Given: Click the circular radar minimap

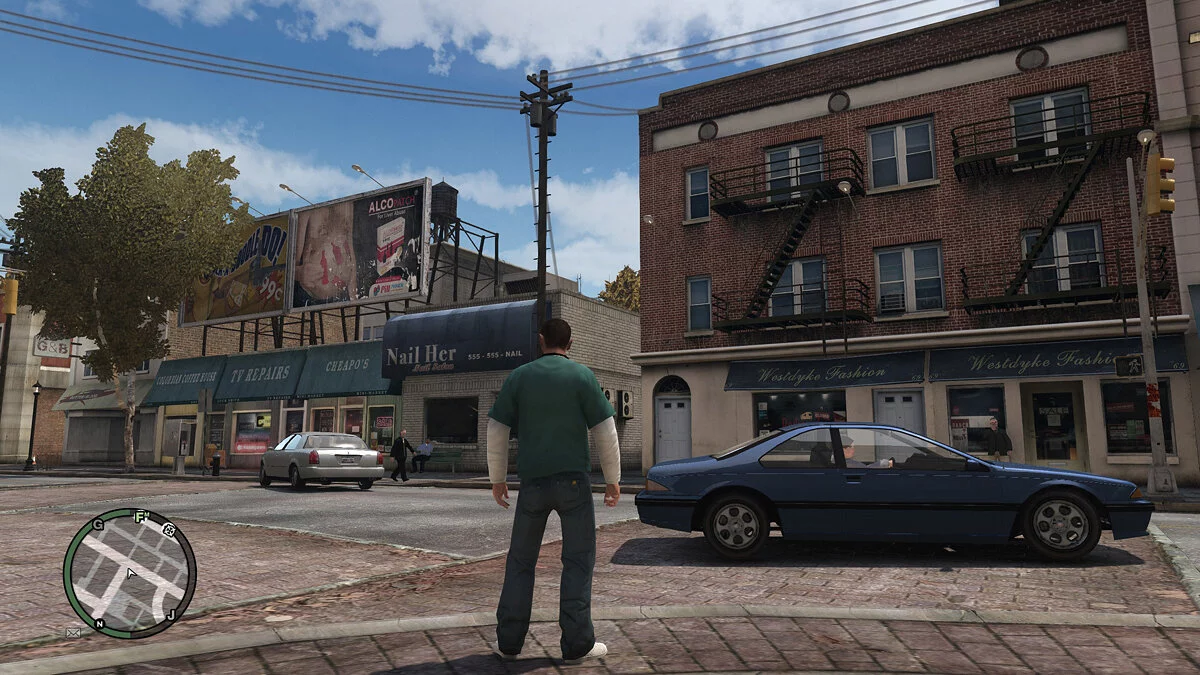Looking at the screenshot, I should (x=129, y=573).
